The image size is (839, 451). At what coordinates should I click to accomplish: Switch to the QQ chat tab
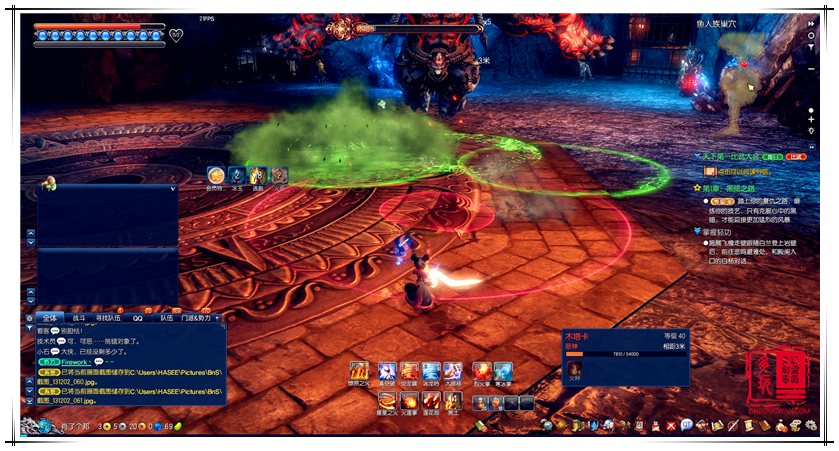point(138,317)
